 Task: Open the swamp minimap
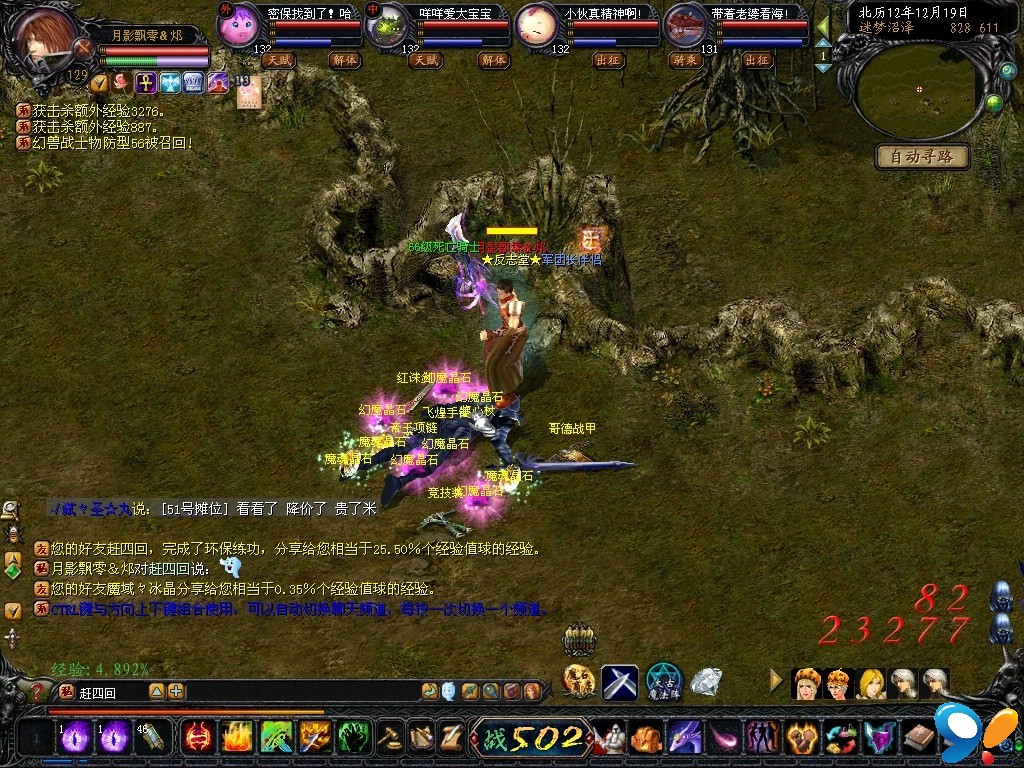point(917,90)
